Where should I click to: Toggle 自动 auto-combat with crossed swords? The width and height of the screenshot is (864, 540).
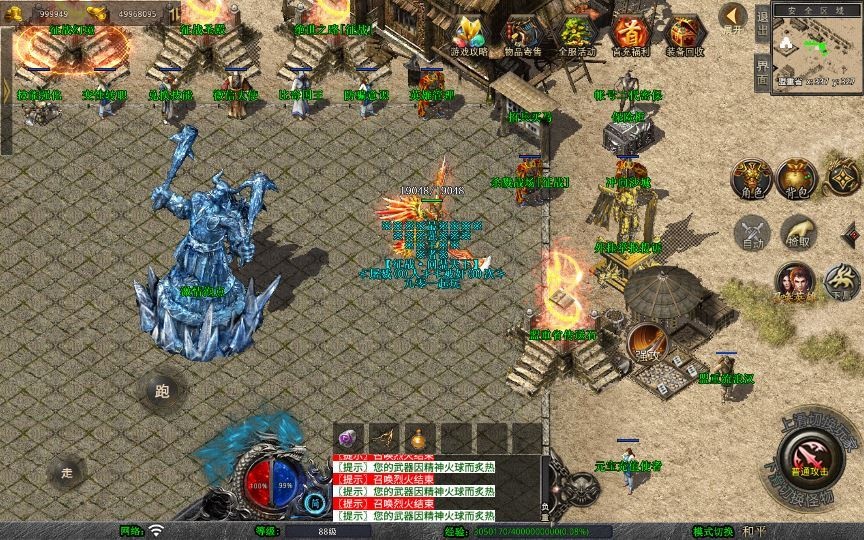click(x=750, y=233)
